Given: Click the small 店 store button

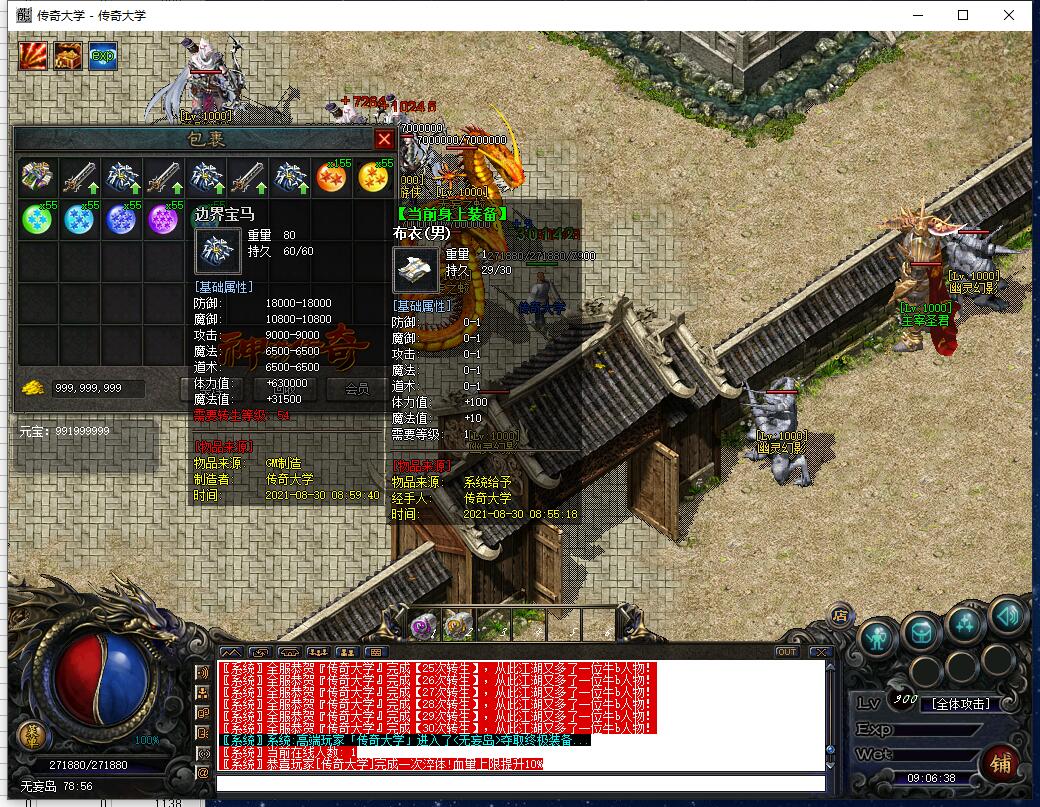Looking at the screenshot, I should (x=841, y=613).
